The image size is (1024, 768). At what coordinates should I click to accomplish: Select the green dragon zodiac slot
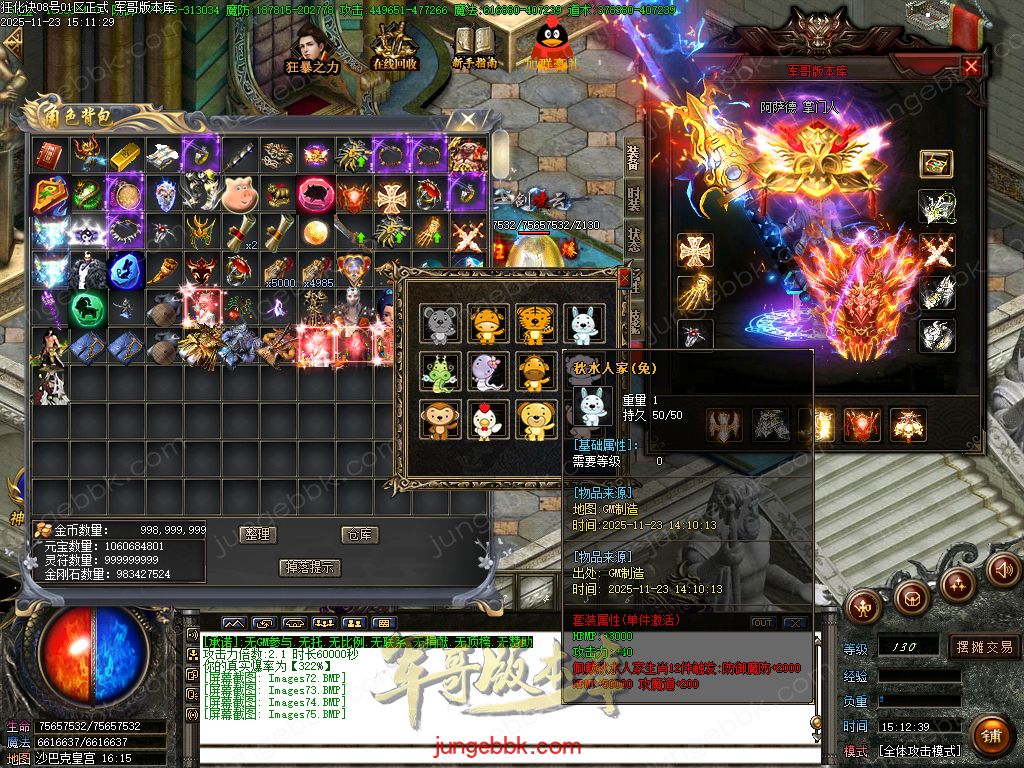pyautogui.click(x=440, y=373)
